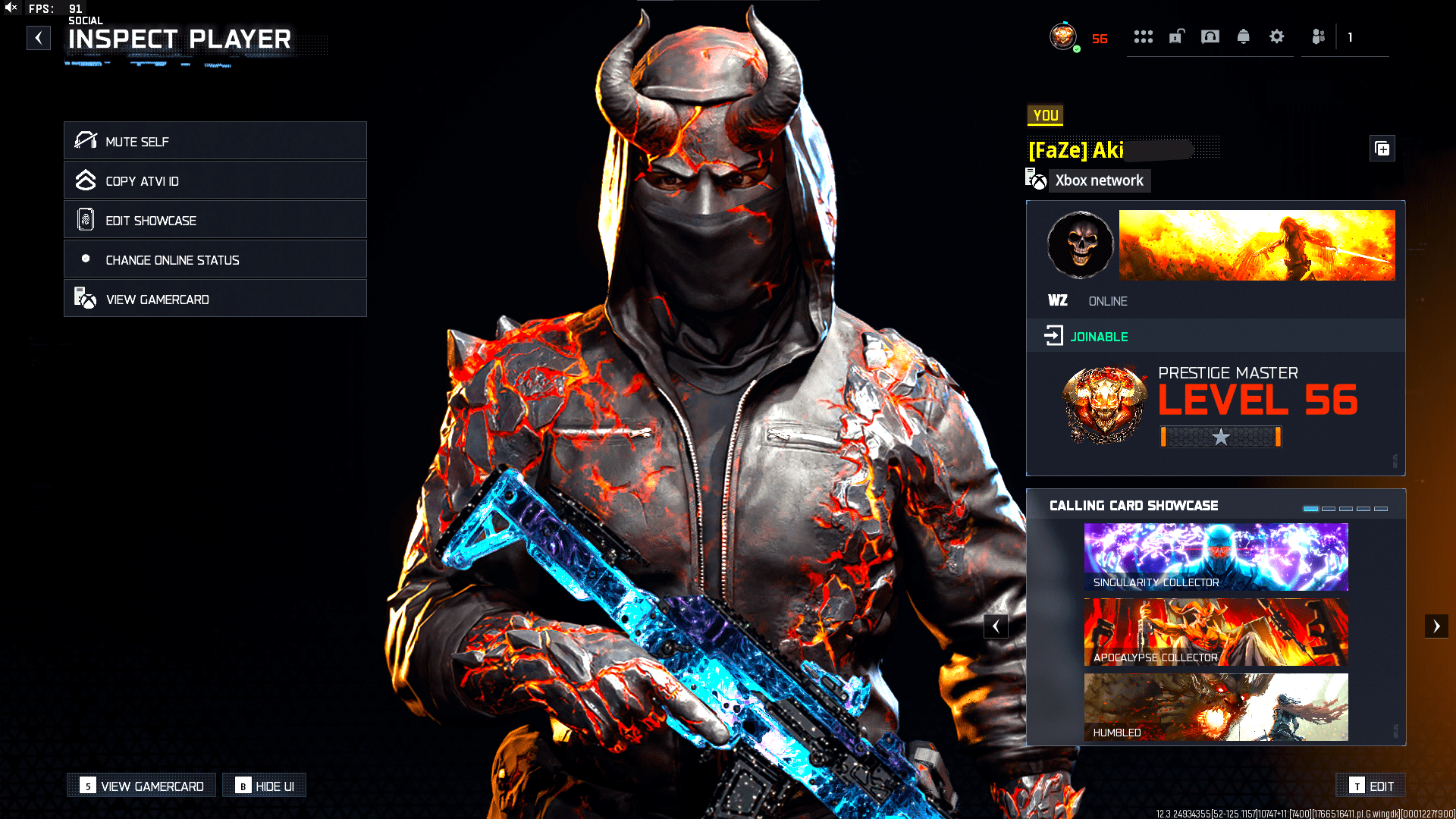Open the social friends icon showing 1
The height and width of the screenshot is (819, 1456).
coord(1317,36)
